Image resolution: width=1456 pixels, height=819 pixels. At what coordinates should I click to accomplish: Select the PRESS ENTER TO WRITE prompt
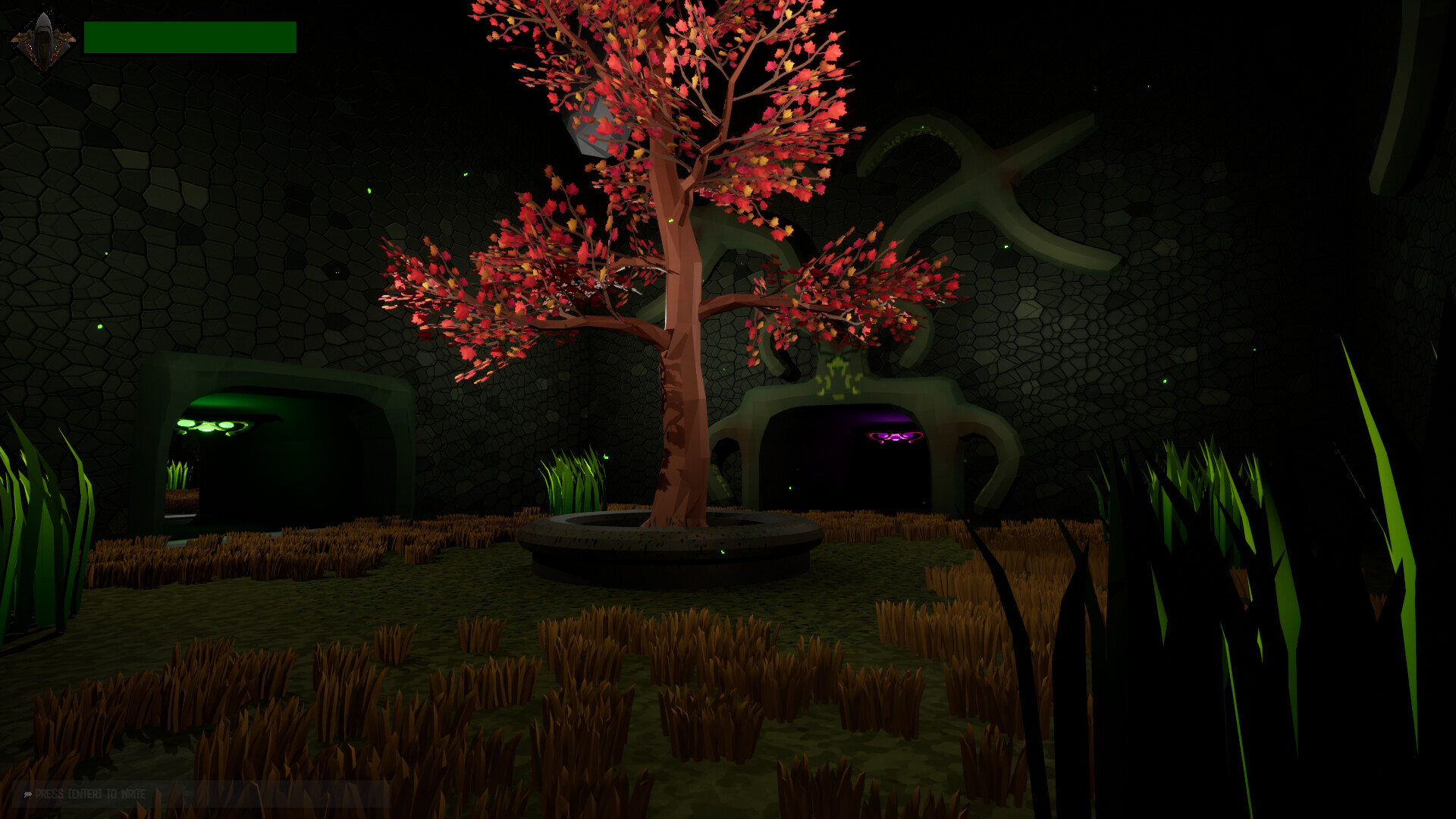tap(91, 793)
